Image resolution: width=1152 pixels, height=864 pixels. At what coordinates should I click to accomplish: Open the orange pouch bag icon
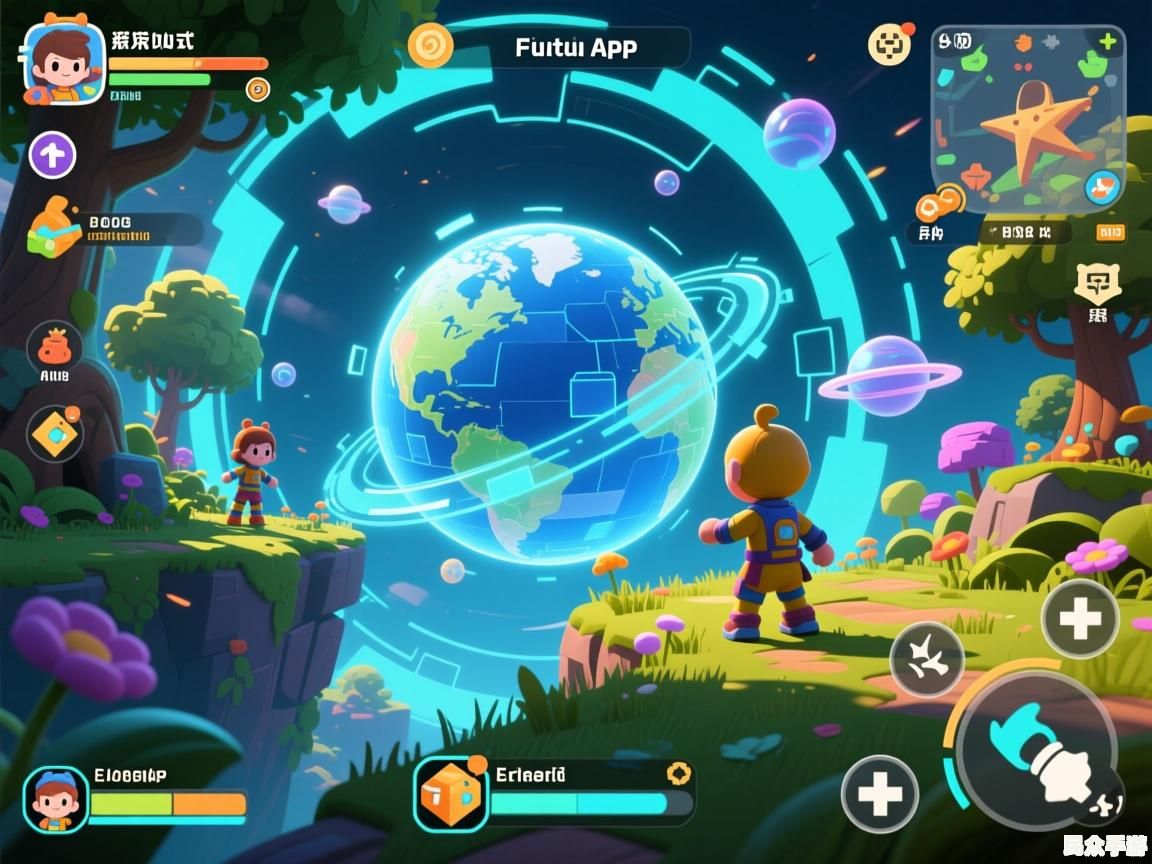tap(54, 346)
